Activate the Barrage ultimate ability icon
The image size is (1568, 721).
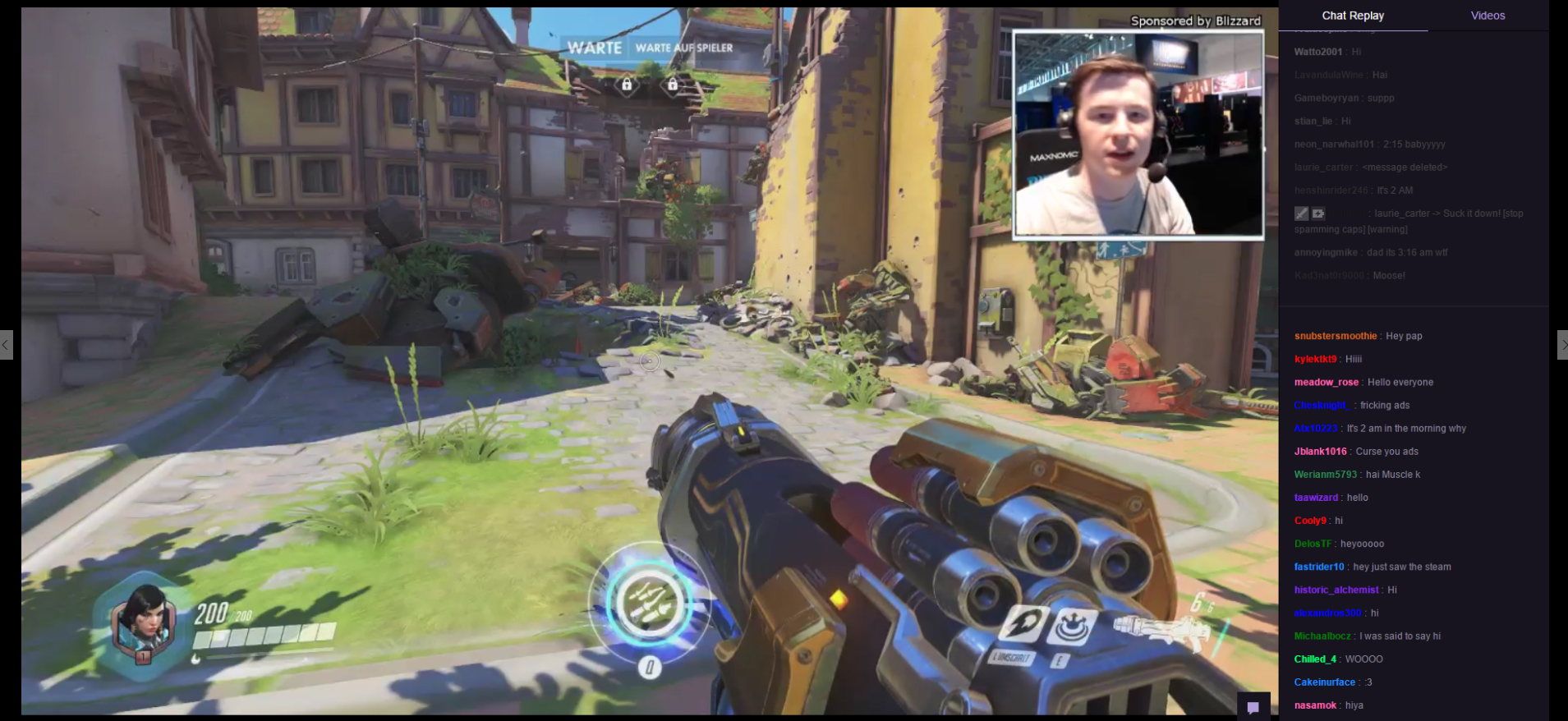[649, 604]
